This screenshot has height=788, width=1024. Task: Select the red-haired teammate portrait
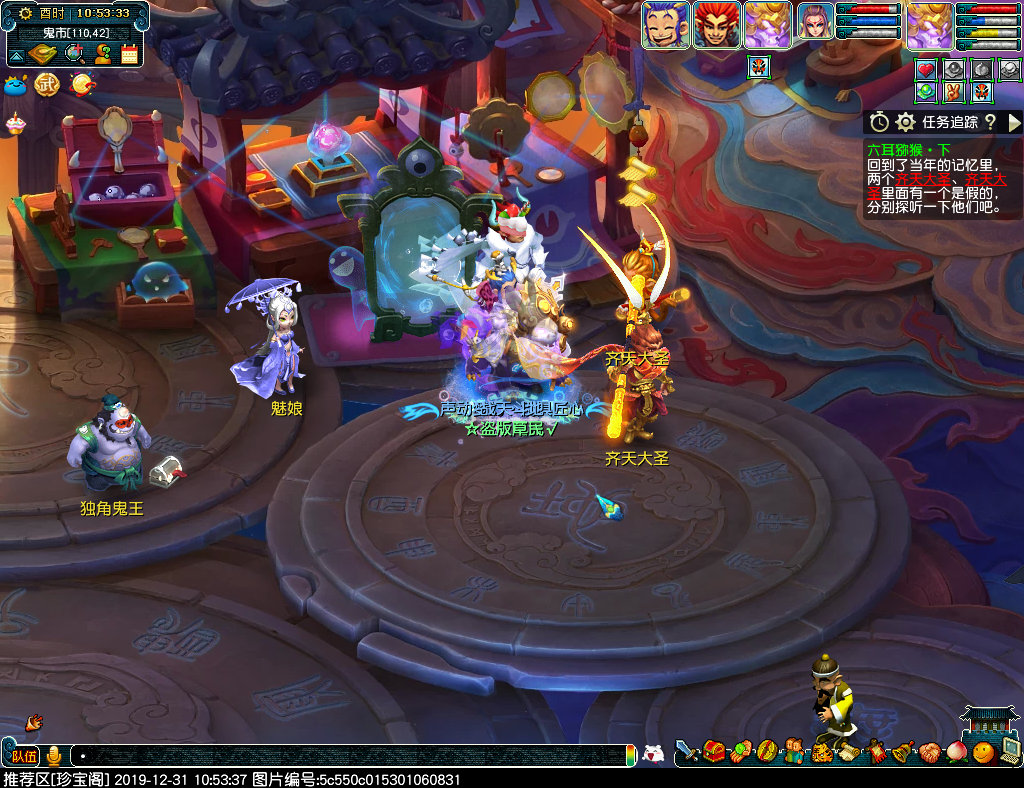pos(716,25)
